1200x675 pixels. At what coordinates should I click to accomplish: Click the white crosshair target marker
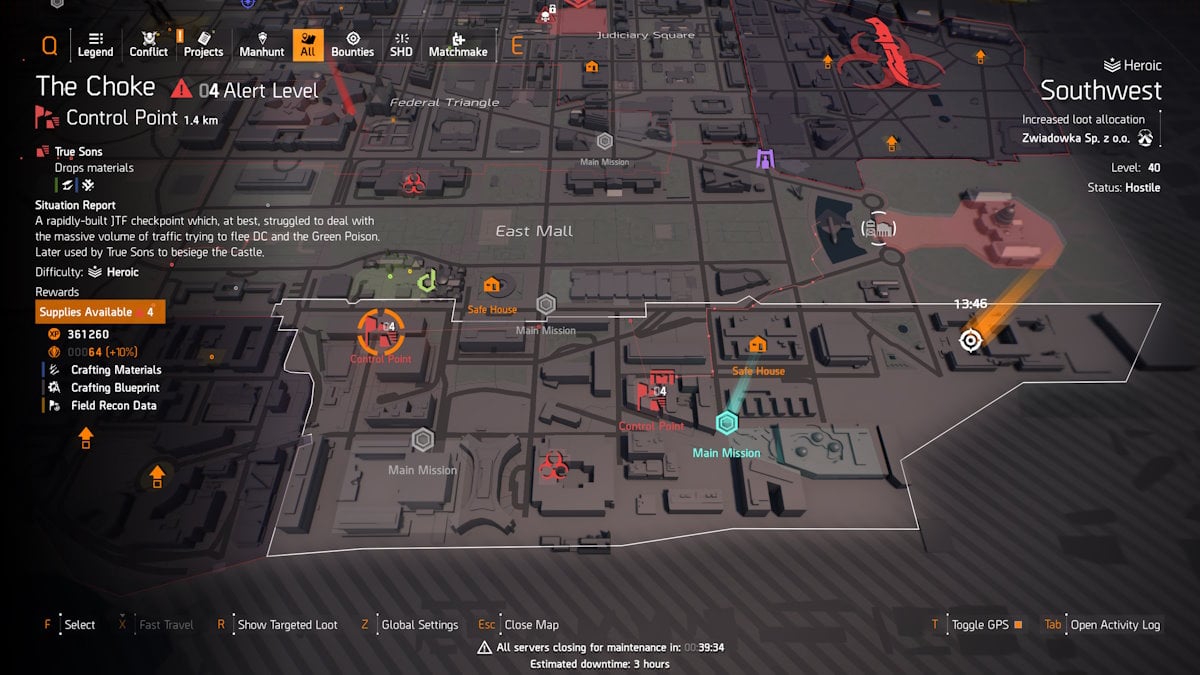(x=969, y=340)
